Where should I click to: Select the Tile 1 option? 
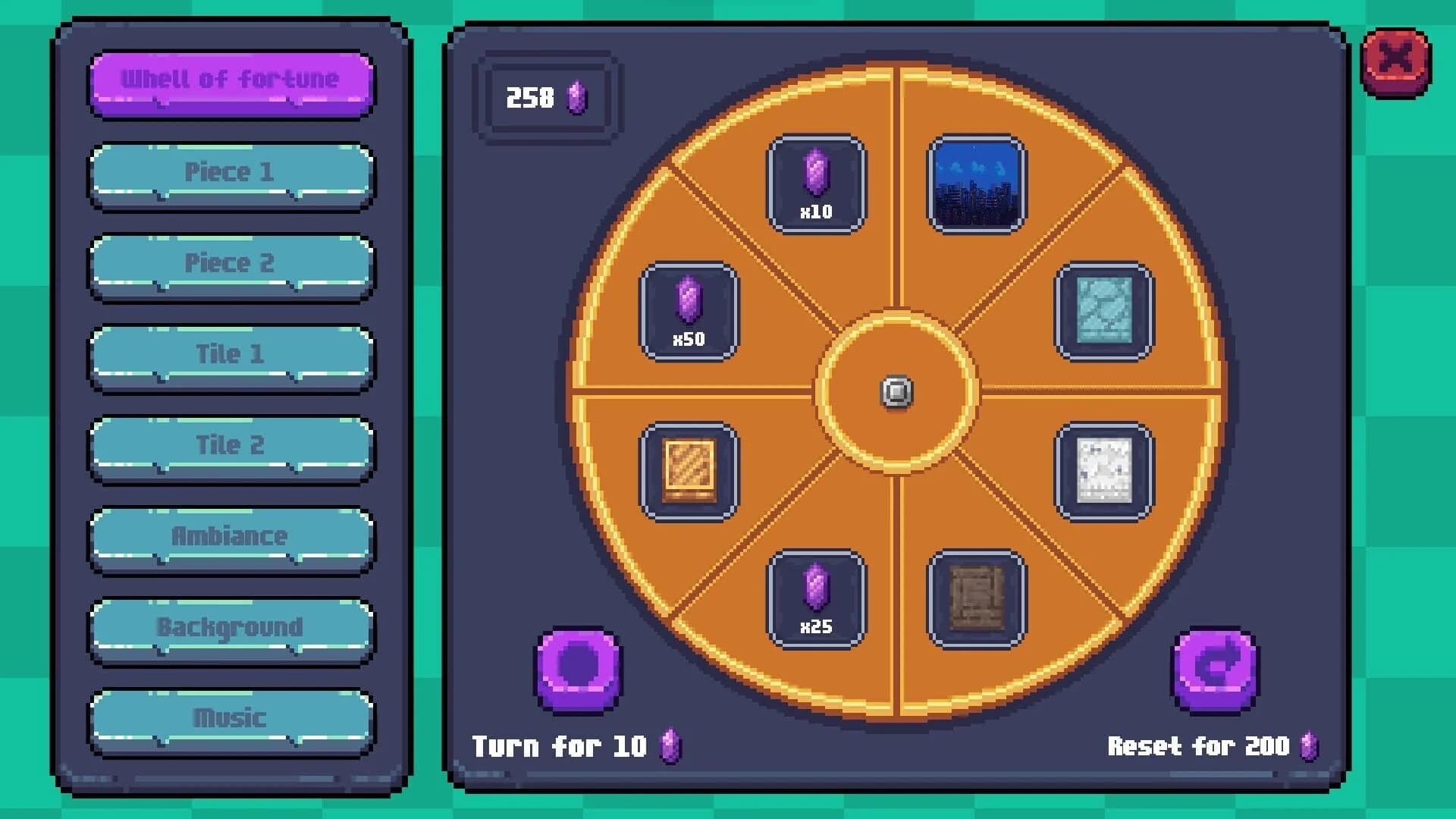tap(230, 353)
